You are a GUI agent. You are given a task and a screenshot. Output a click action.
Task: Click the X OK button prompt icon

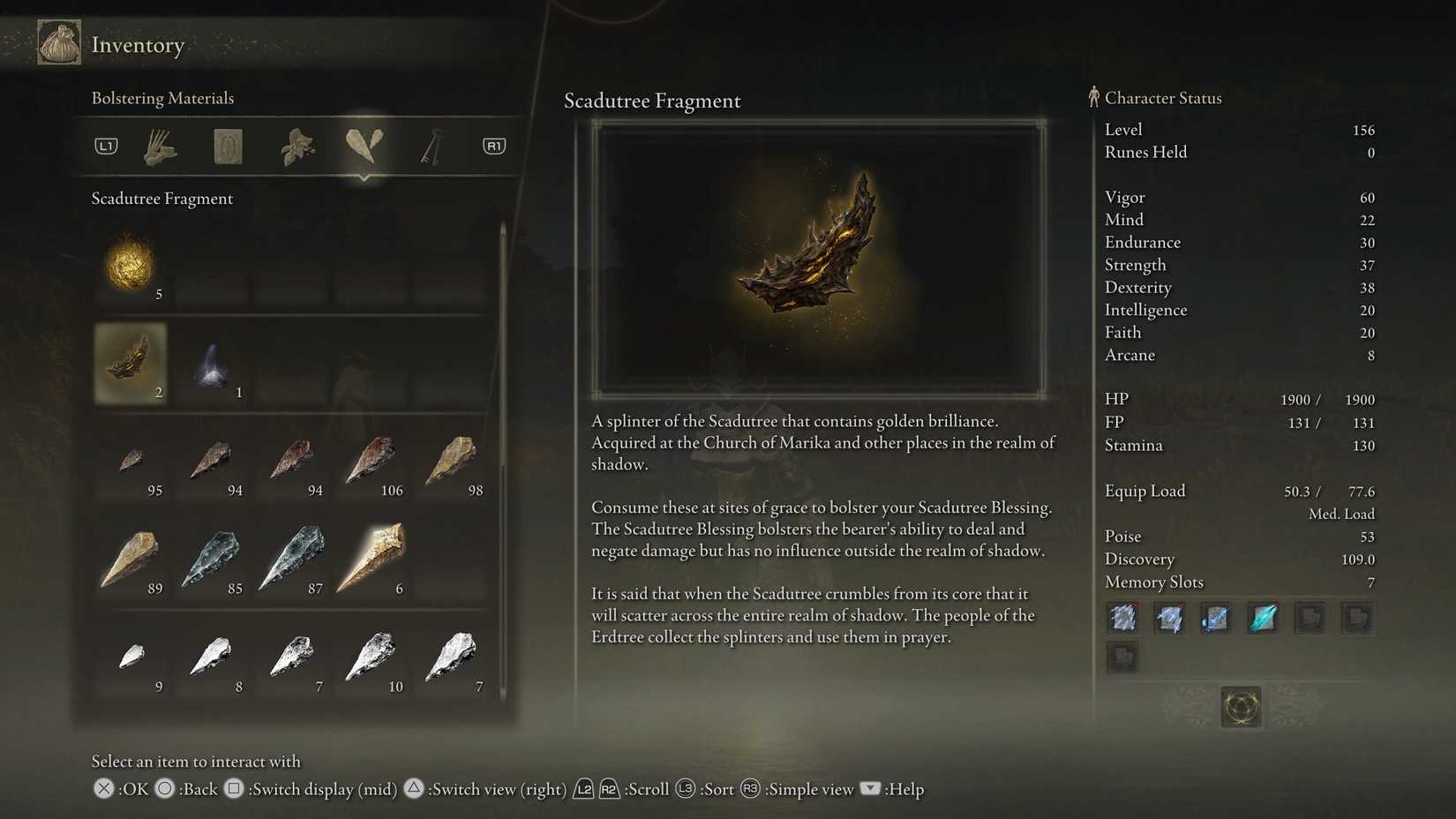[103, 789]
